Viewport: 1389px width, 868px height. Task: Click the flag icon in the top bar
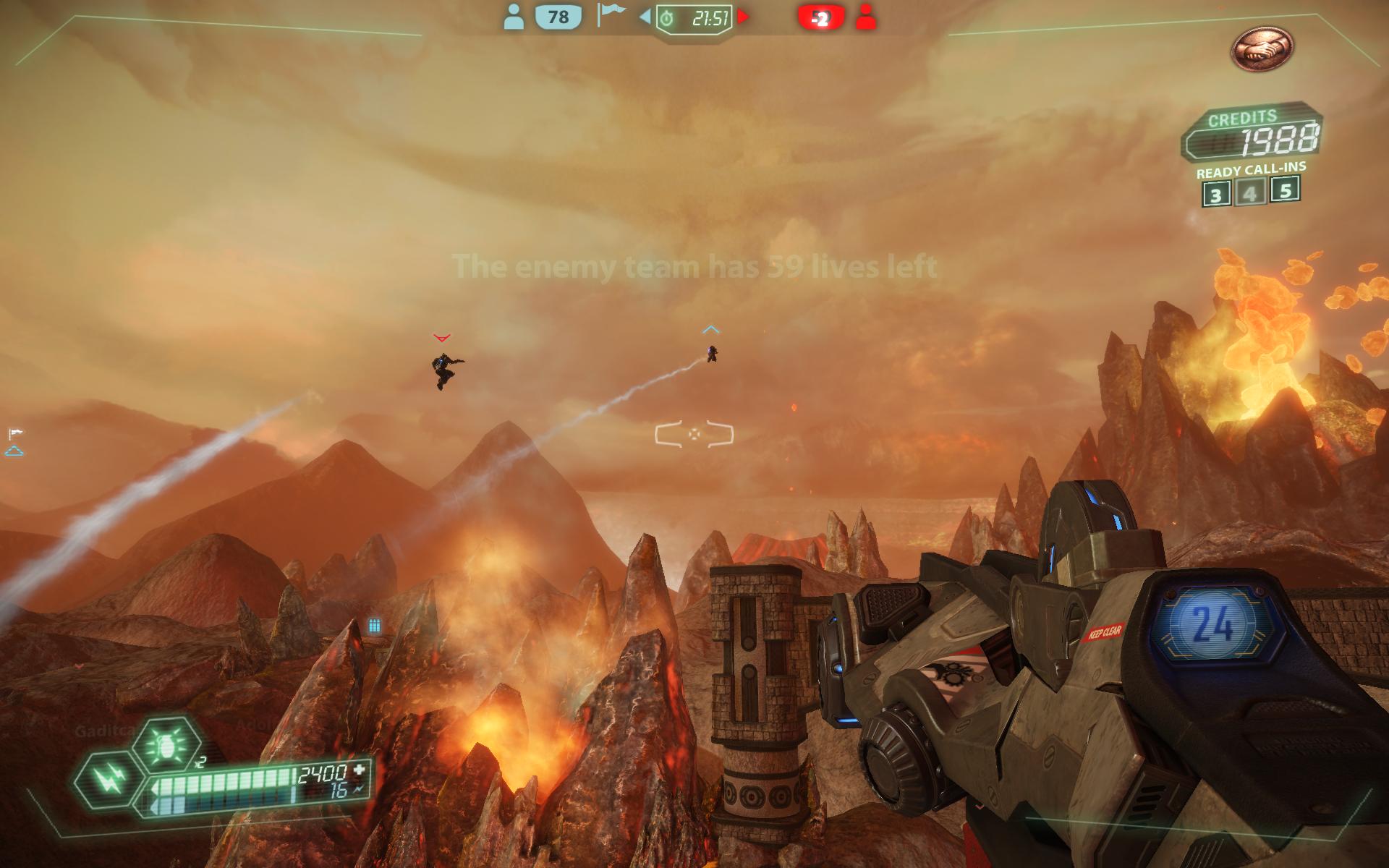[610, 14]
